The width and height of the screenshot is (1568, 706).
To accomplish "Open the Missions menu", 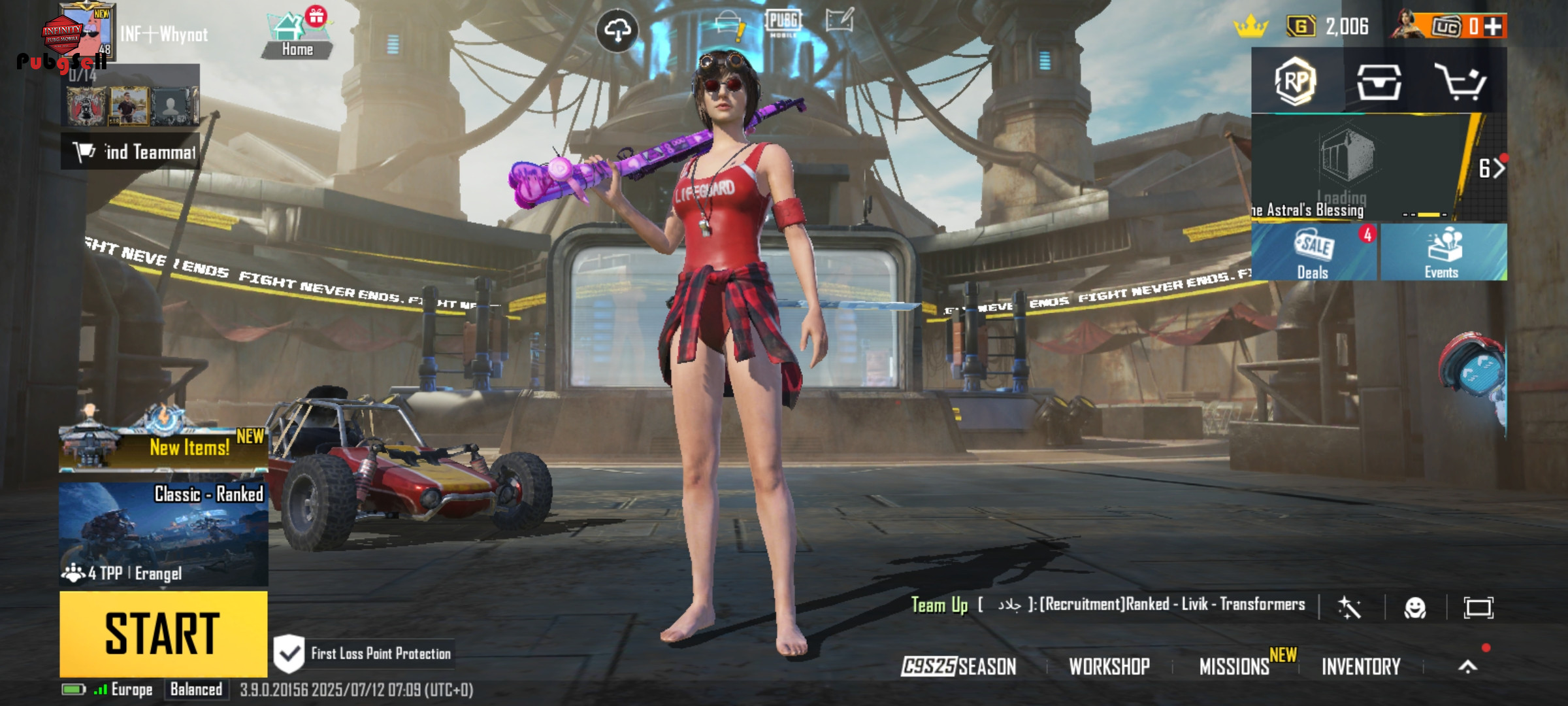I will click(x=1234, y=666).
